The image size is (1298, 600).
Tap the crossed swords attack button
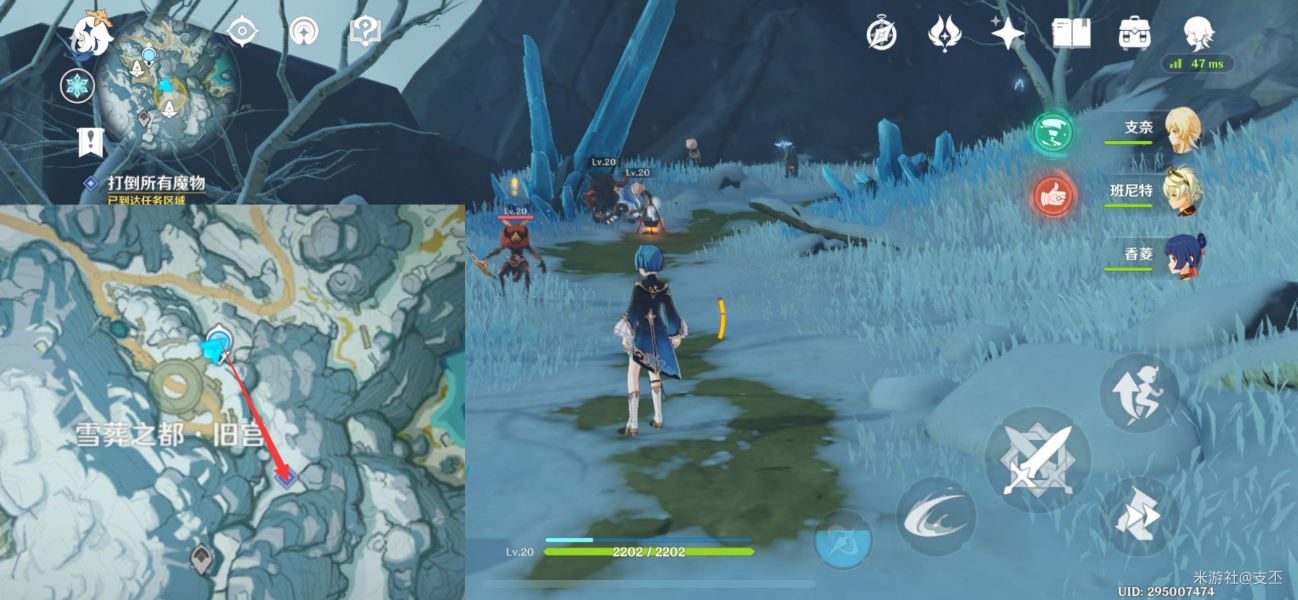[1036, 460]
